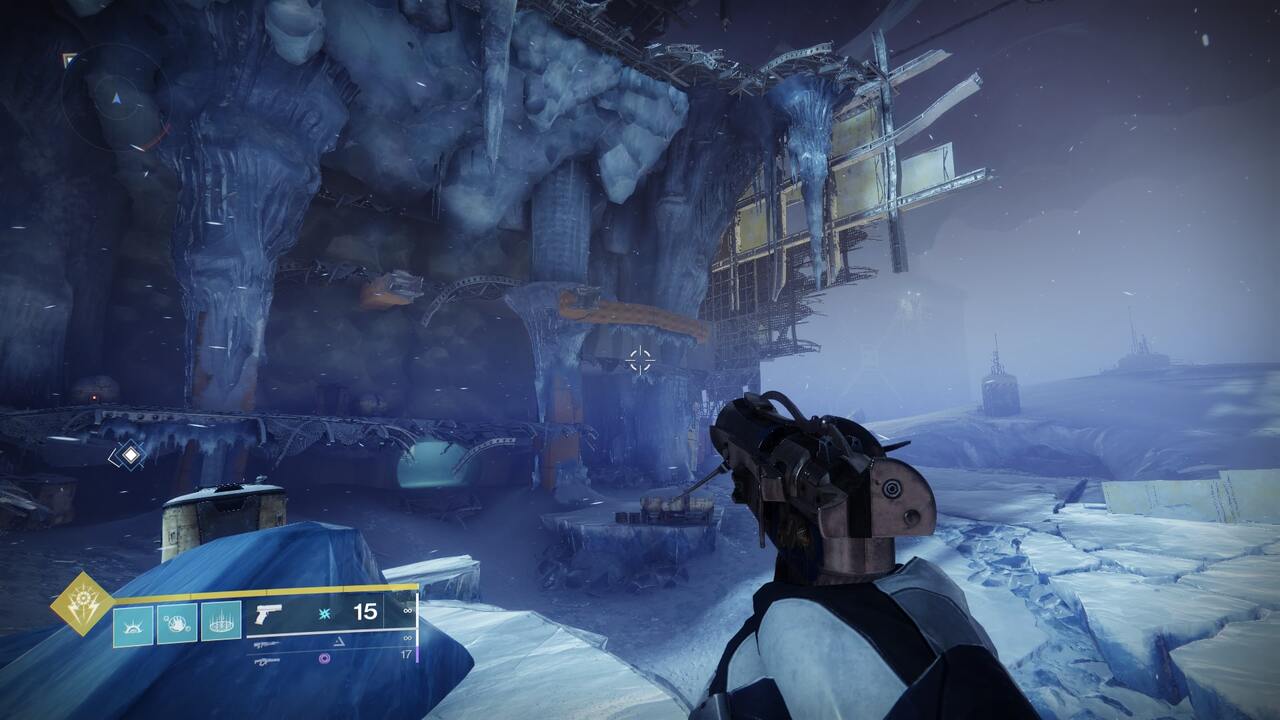Click the class ability rift icon
The image size is (1280, 720).
133,625
